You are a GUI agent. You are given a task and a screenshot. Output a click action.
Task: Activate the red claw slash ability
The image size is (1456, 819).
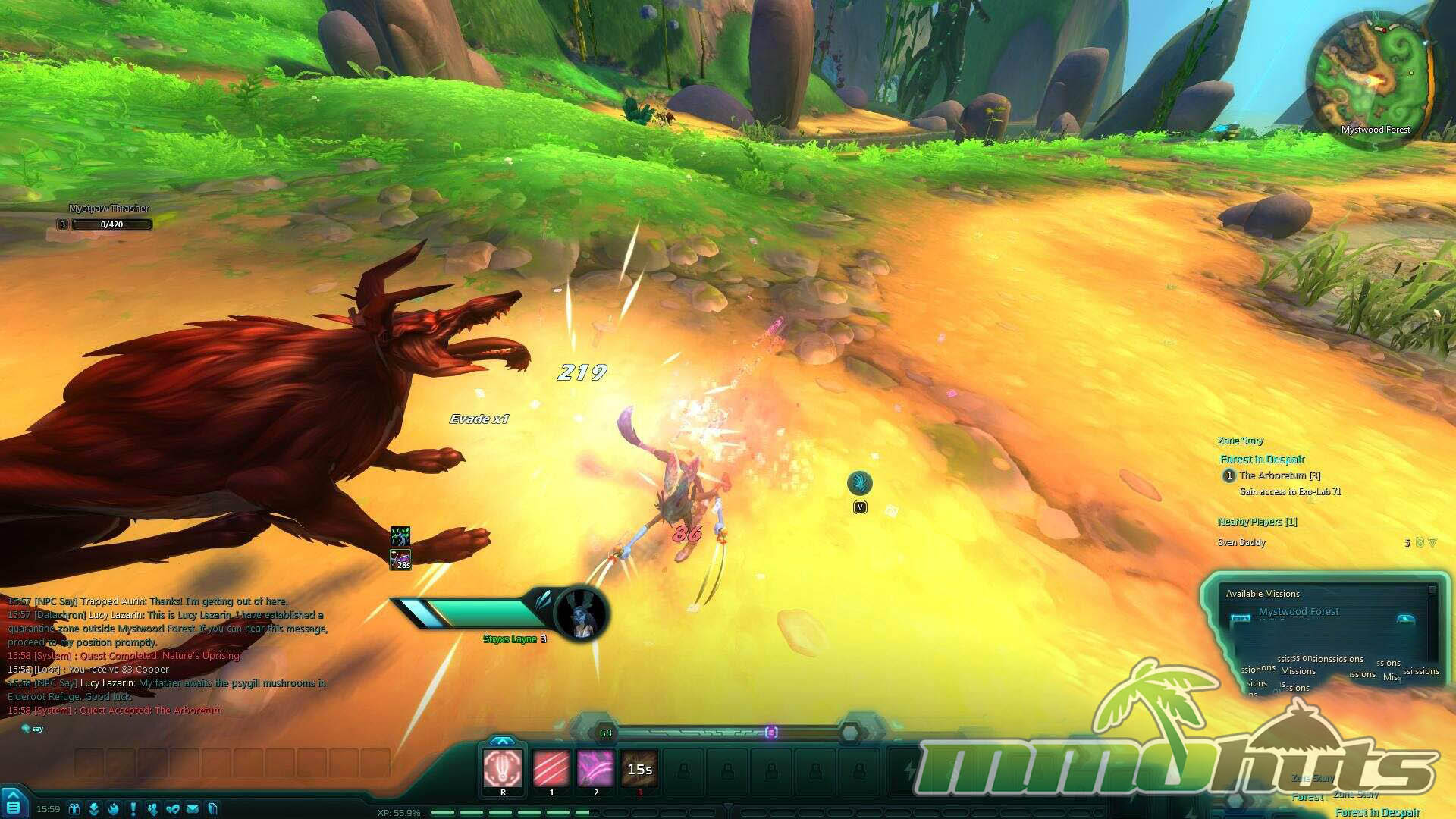click(551, 769)
